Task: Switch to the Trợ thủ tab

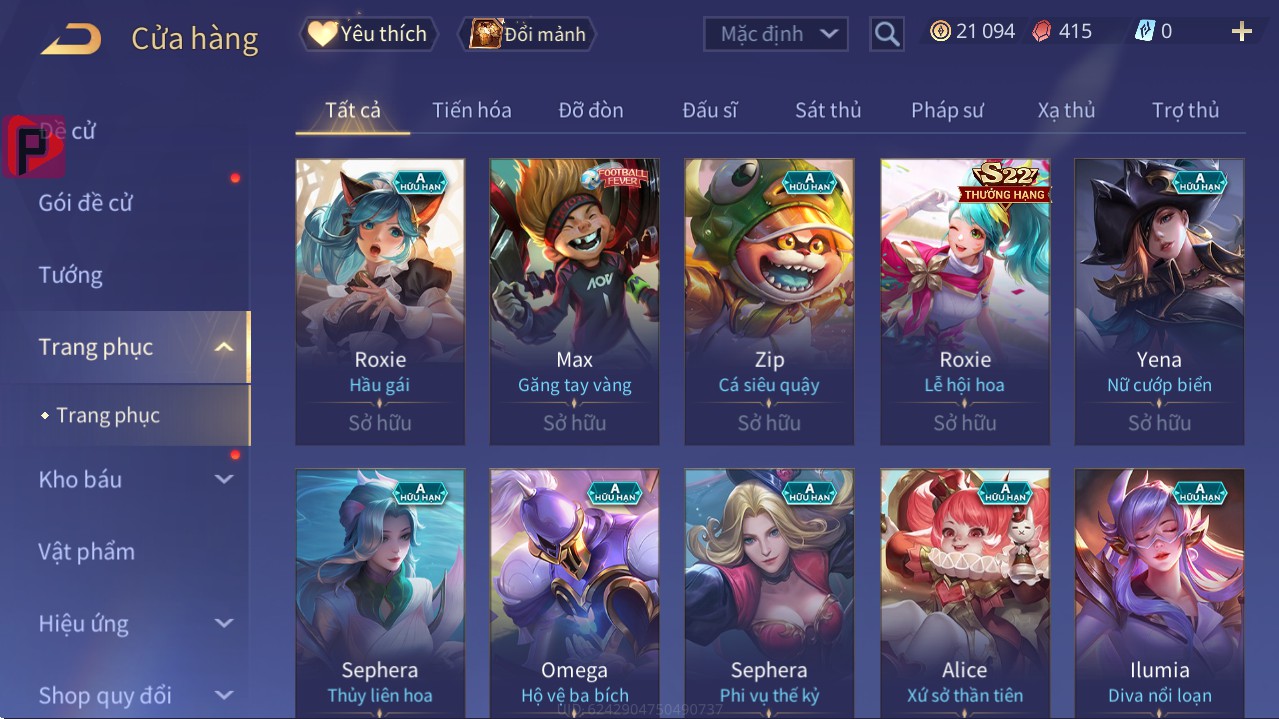Action: click(x=1185, y=110)
